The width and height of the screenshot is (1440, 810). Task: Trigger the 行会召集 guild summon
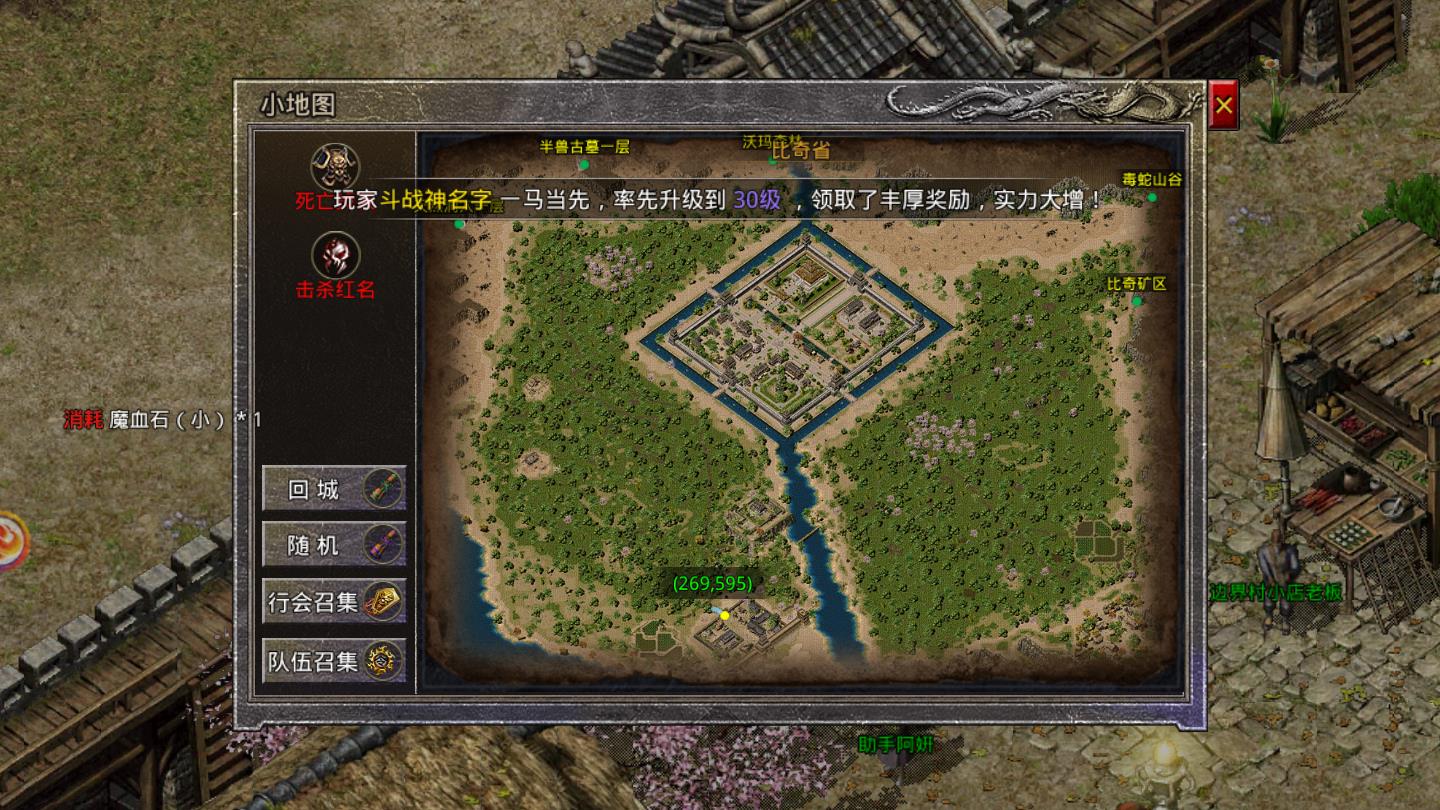334,602
